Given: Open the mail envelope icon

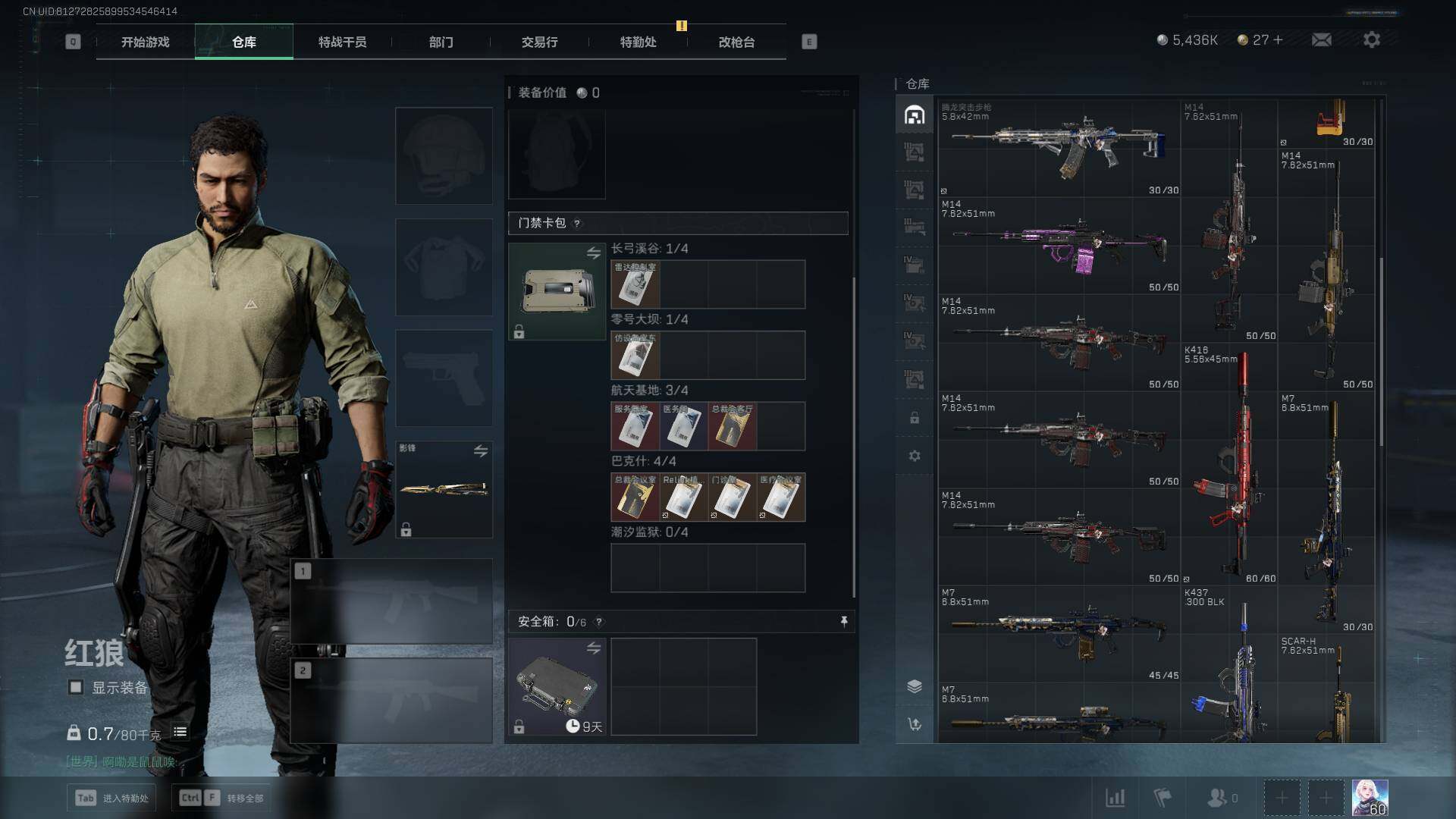Looking at the screenshot, I should point(1321,39).
